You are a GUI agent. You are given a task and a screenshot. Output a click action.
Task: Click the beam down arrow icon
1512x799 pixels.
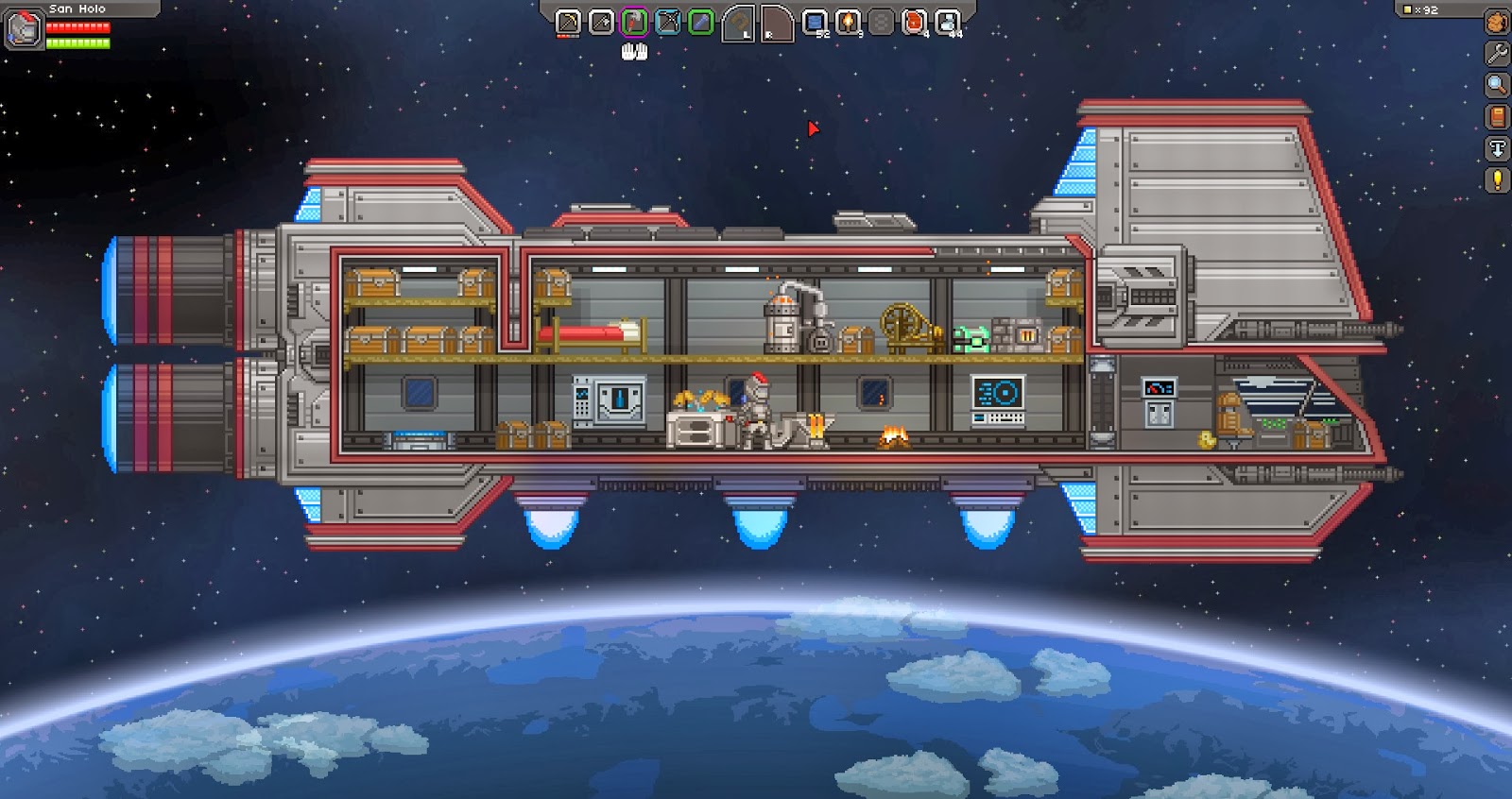point(1497,148)
